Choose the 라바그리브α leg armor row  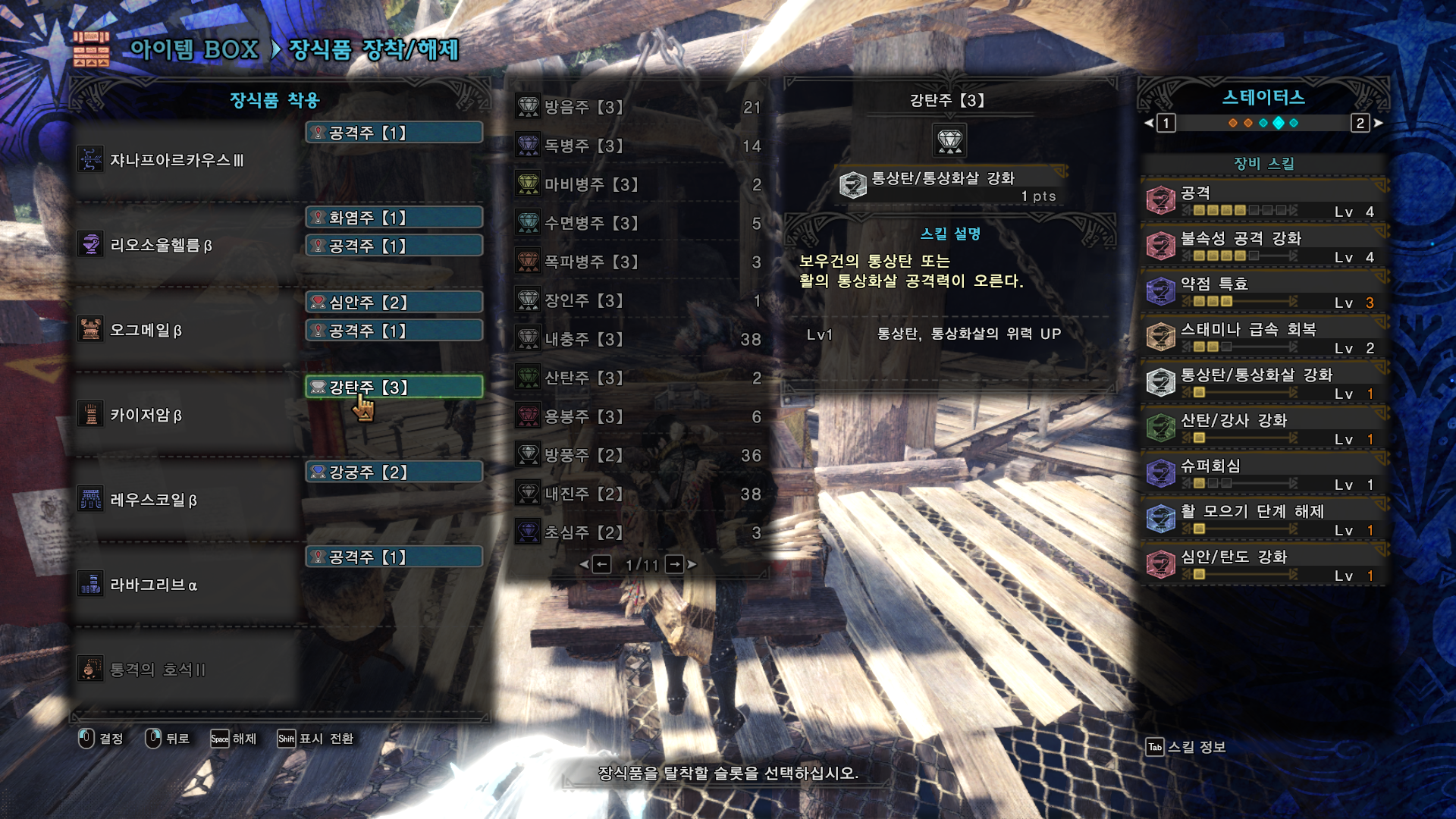(186, 585)
